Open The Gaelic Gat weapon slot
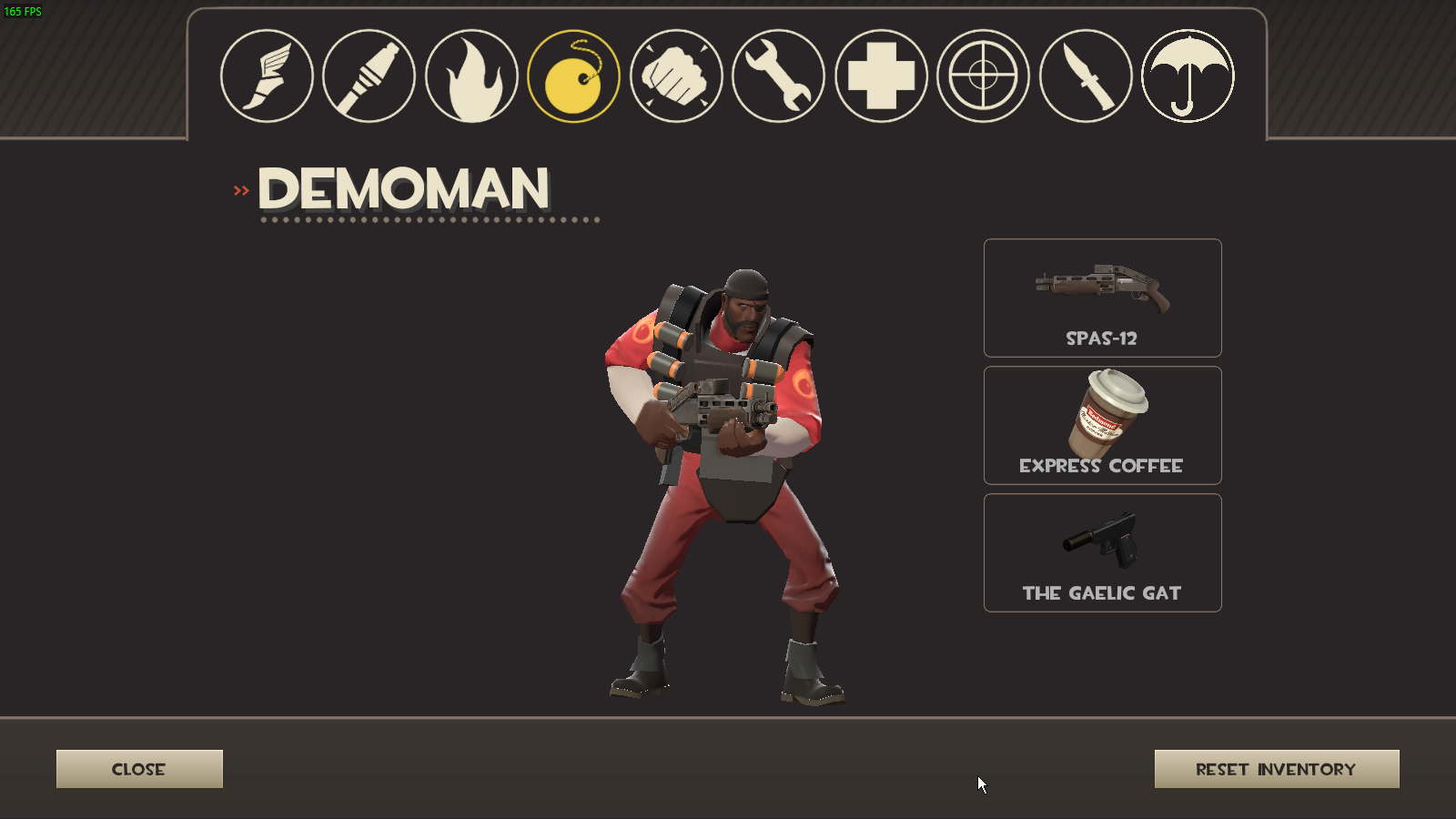Image resolution: width=1456 pixels, height=819 pixels. pos(1102,552)
